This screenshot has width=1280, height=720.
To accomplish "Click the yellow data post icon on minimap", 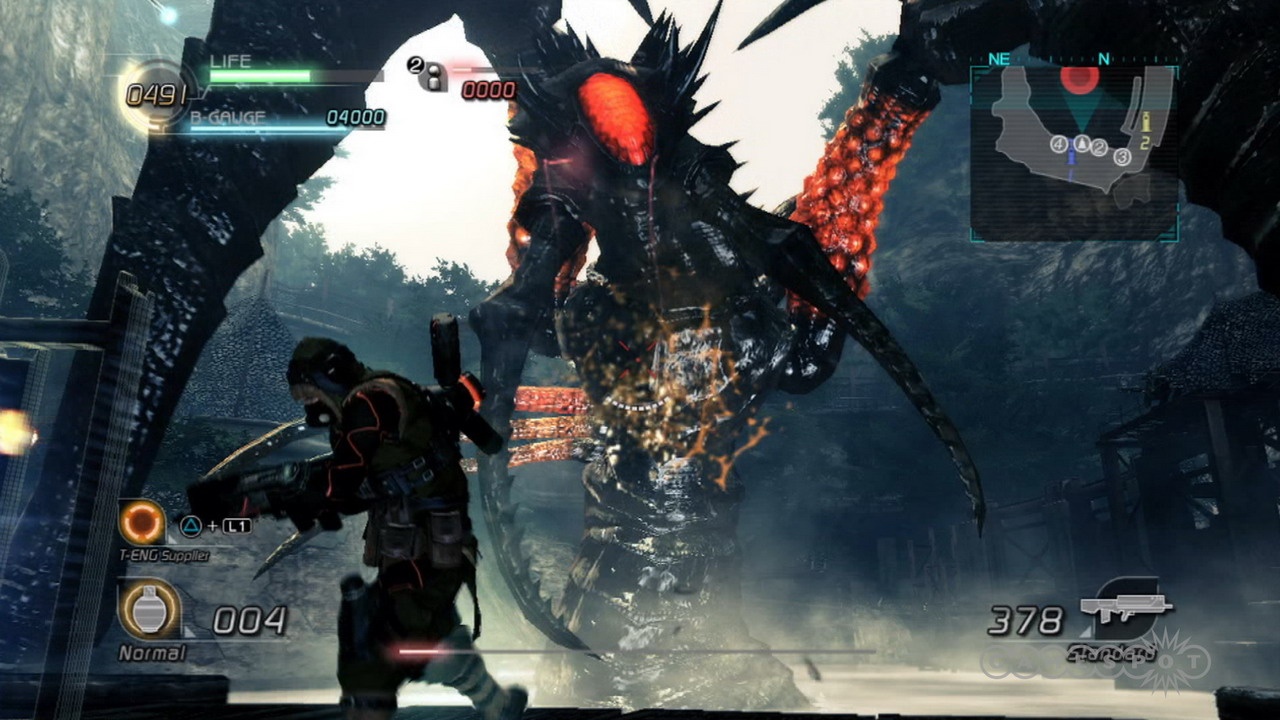I will point(1146,122).
